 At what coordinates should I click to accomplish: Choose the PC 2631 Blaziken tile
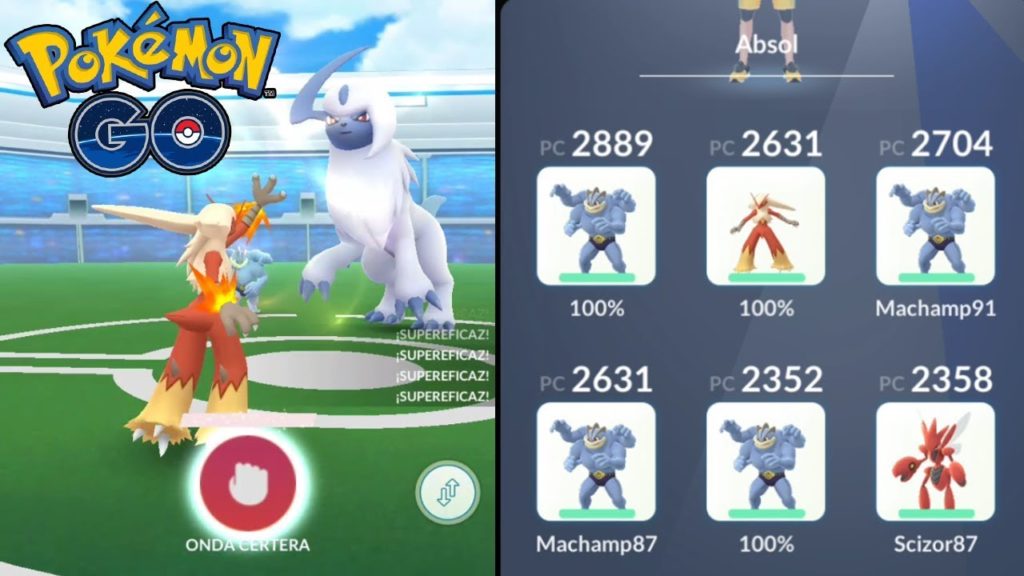pyautogui.click(x=766, y=226)
